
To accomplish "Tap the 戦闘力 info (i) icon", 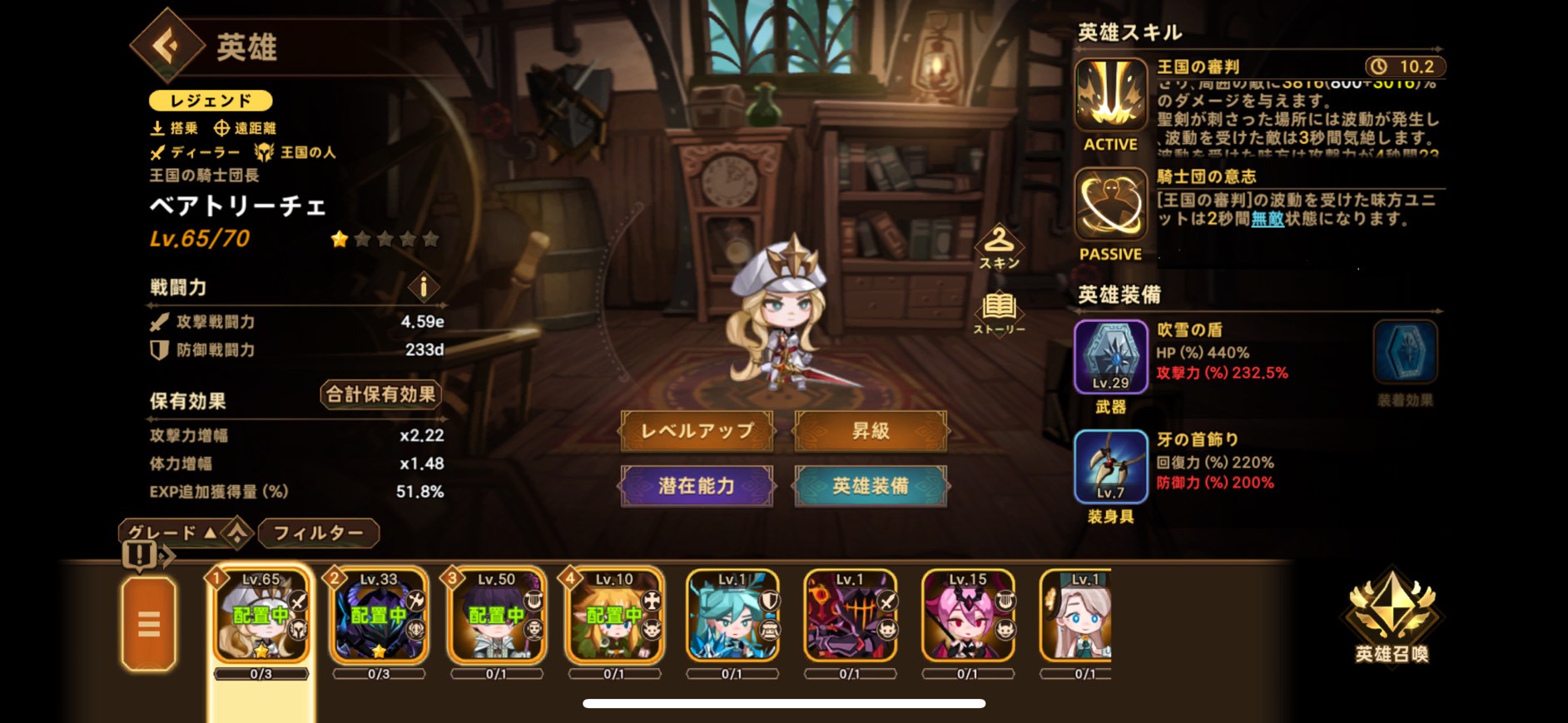I will pyautogui.click(x=424, y=288).
